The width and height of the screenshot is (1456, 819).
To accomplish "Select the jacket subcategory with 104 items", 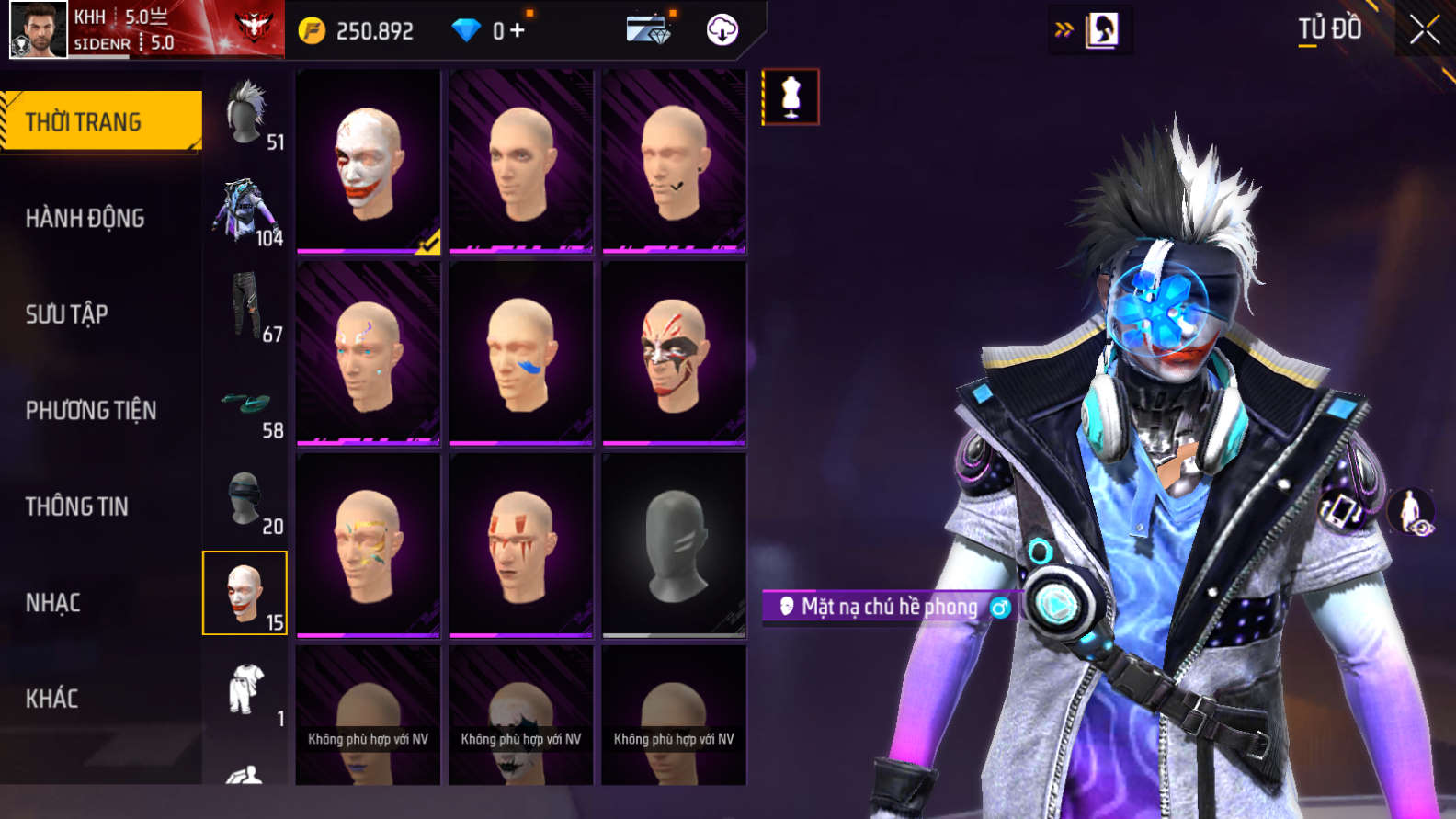I will [245, 210].
